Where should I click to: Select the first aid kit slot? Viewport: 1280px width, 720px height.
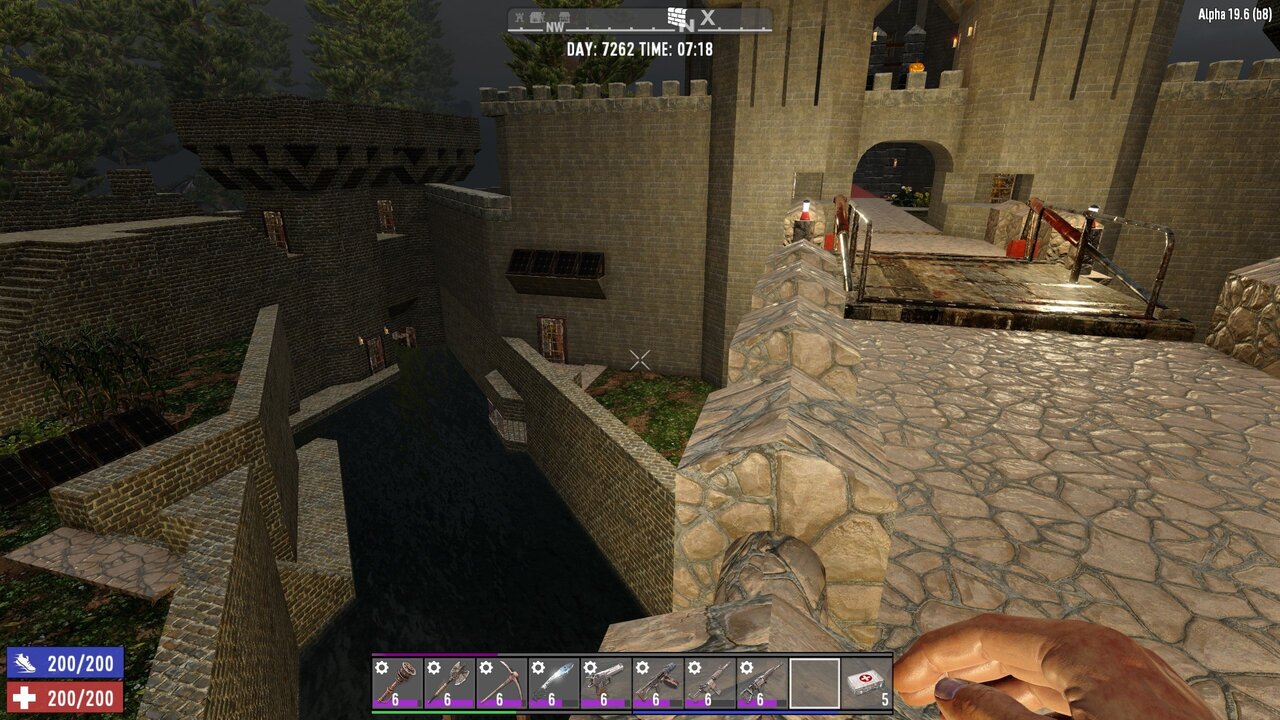866,683
